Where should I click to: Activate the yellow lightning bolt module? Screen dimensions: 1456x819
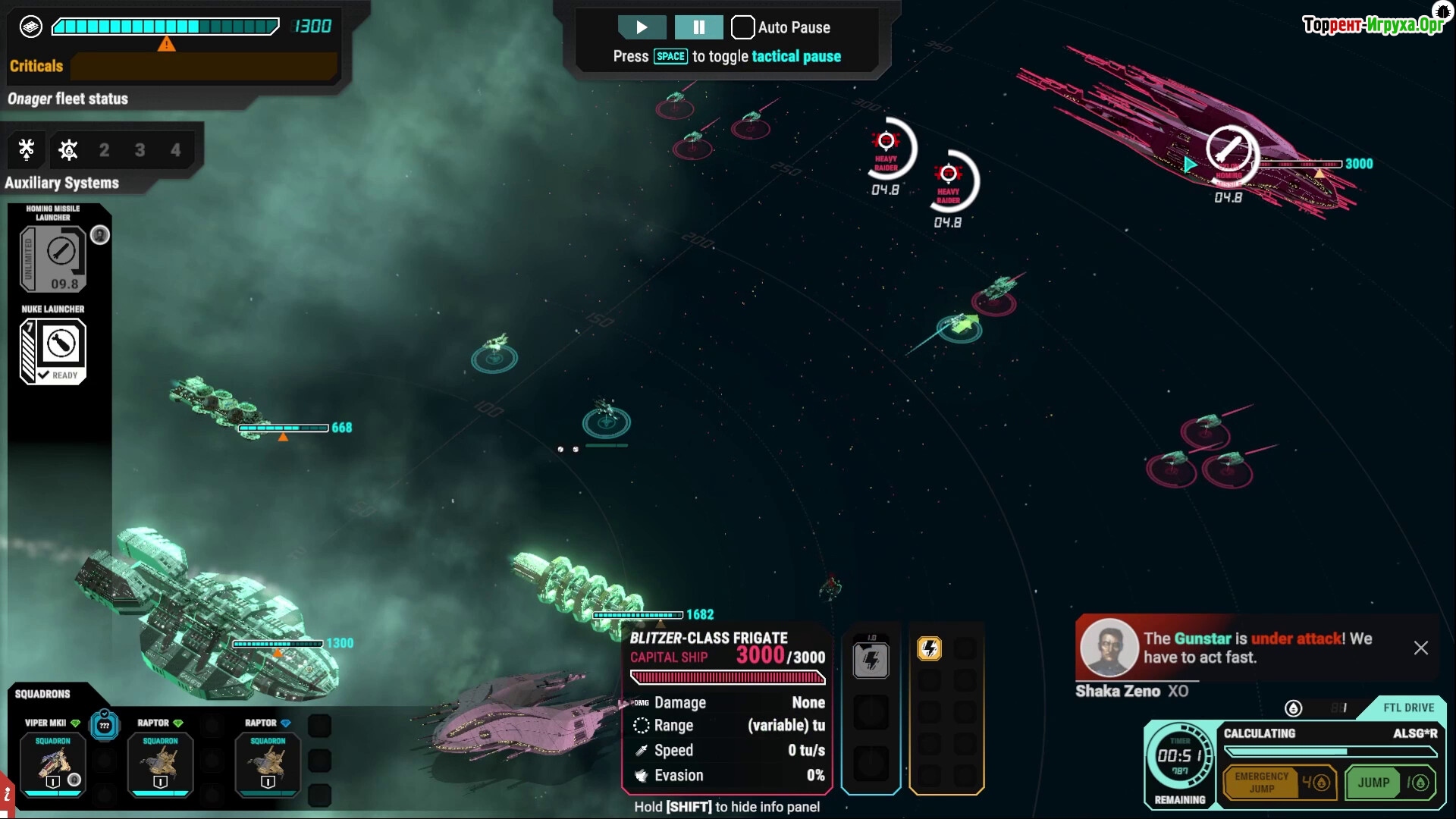point(929,648)
